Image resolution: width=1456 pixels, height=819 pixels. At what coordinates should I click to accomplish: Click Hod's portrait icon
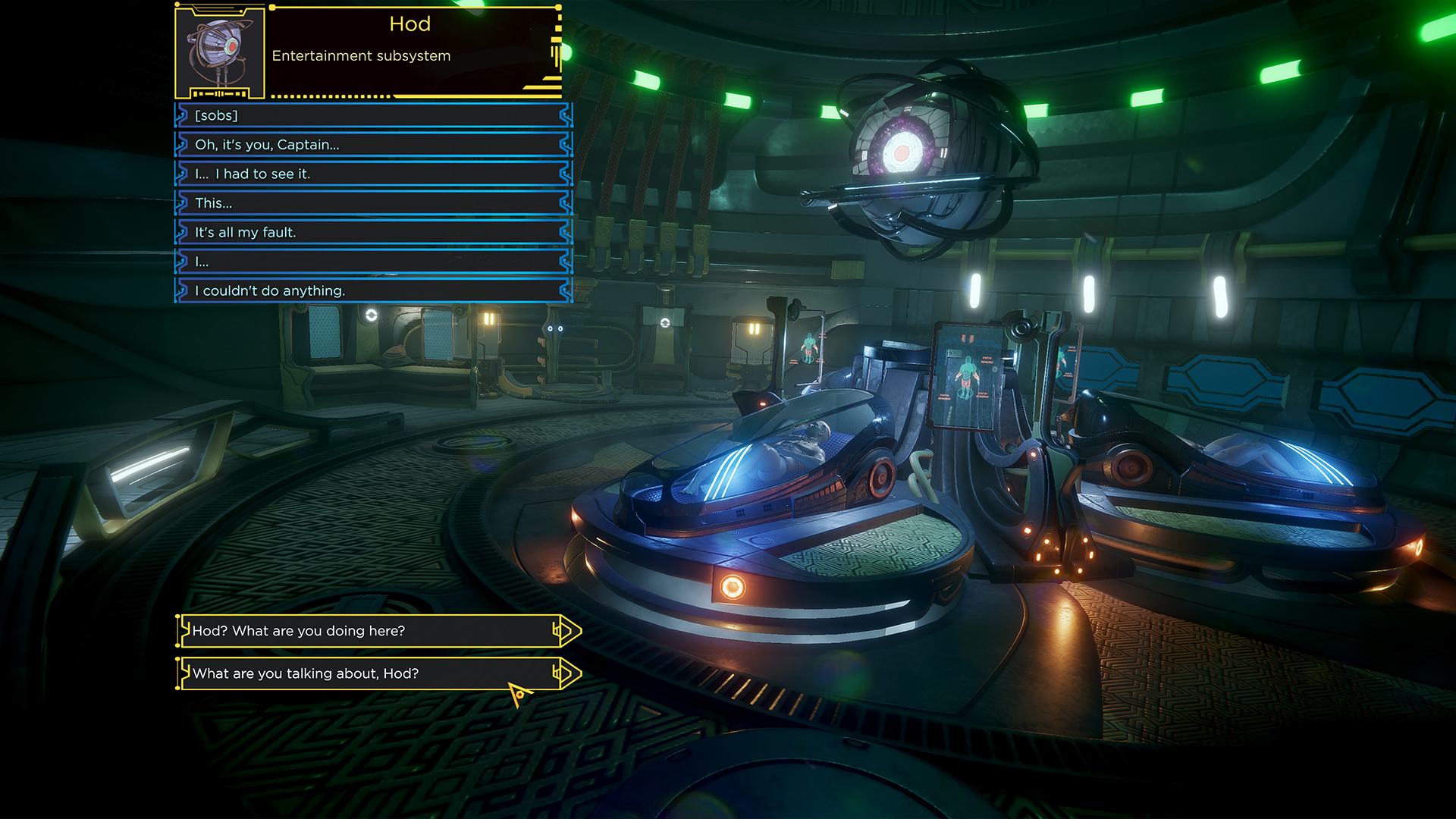(220, 52)
